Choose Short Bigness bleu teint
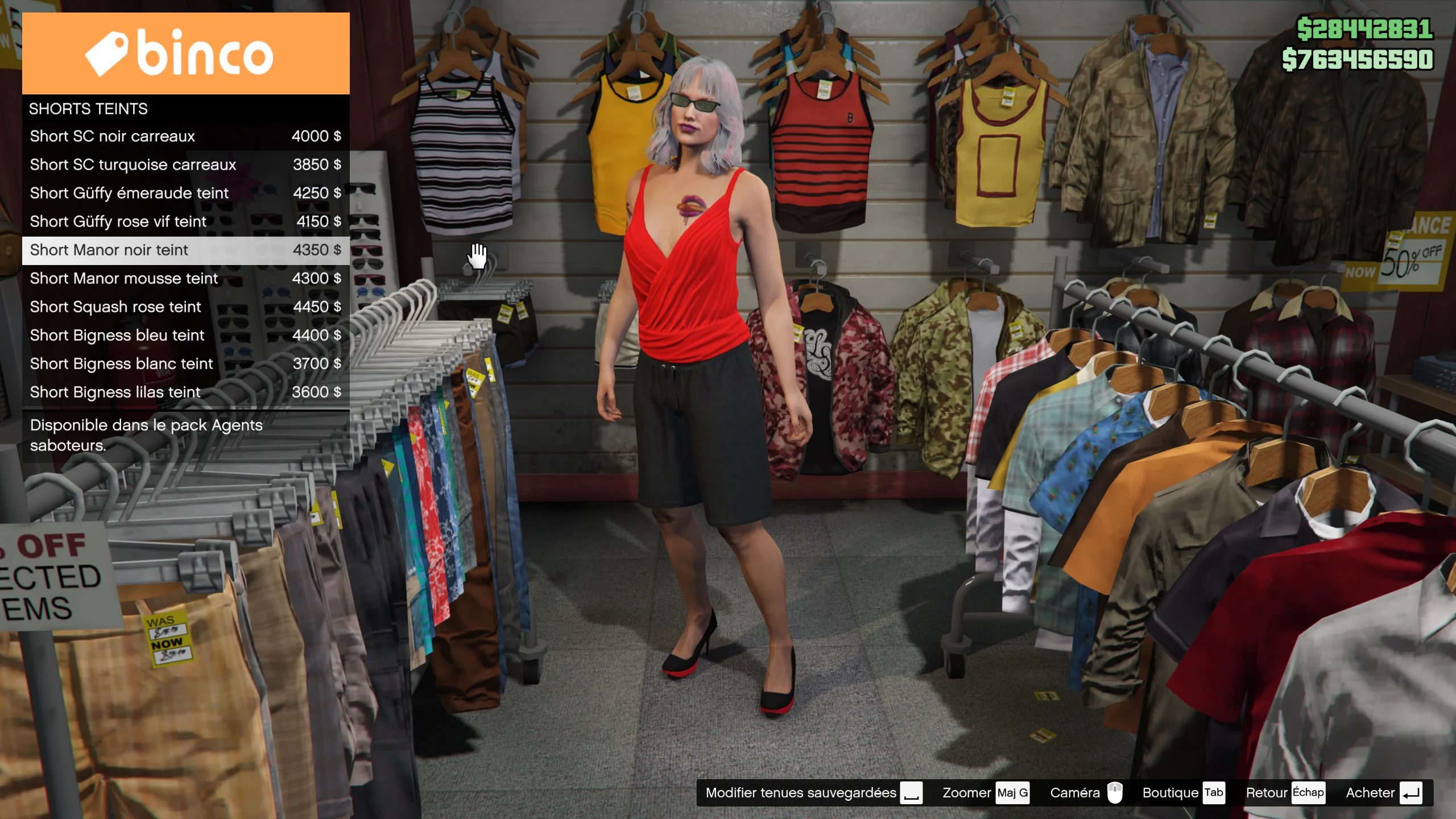The width and height of the screenshot is (1456, 819). click(185, 336)
